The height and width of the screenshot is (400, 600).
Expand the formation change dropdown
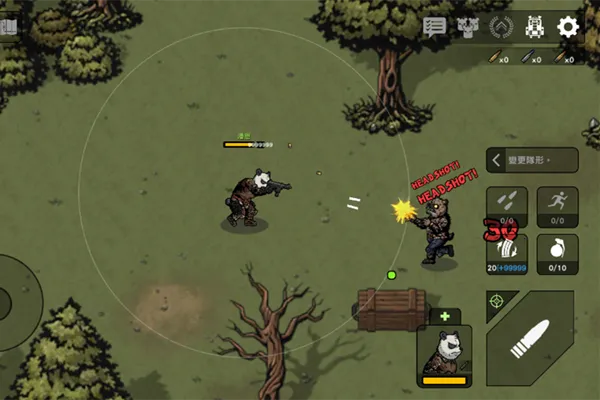coord(532,160)
